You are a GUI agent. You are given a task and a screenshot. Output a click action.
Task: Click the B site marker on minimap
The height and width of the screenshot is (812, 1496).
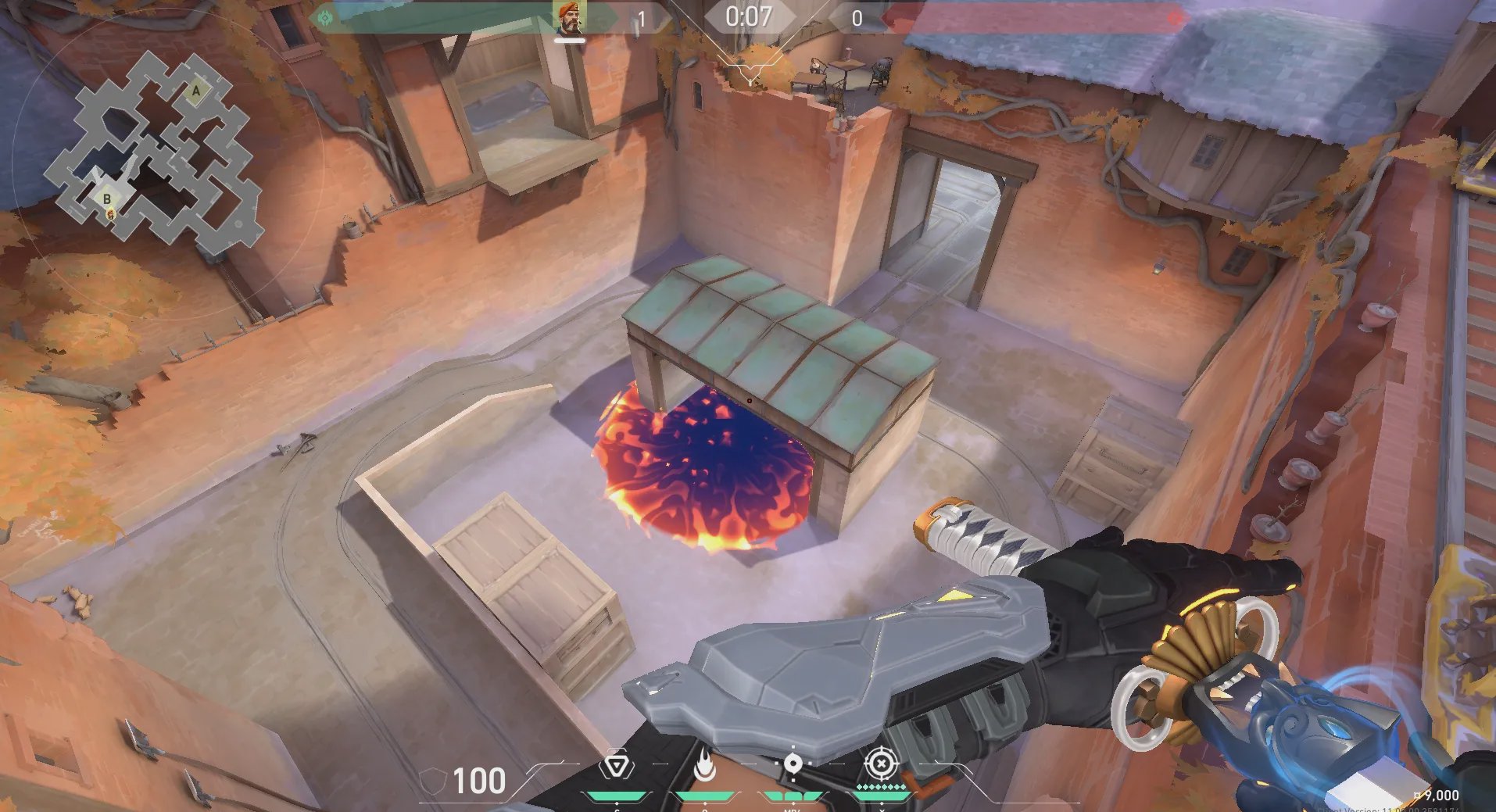(x=107, y=199)
